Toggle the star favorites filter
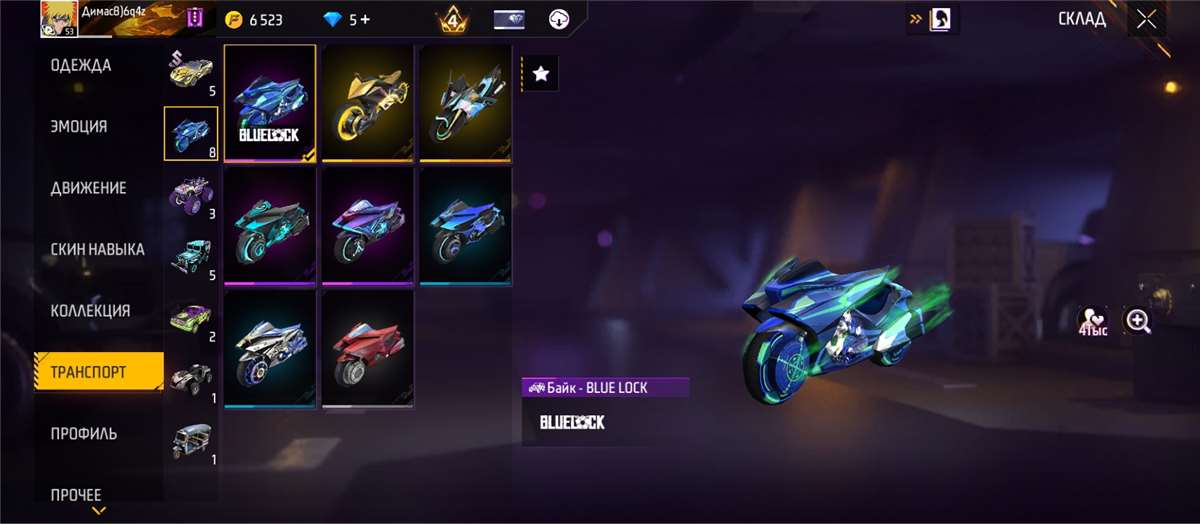The image size is (1200, 524). tap(541, 73)
